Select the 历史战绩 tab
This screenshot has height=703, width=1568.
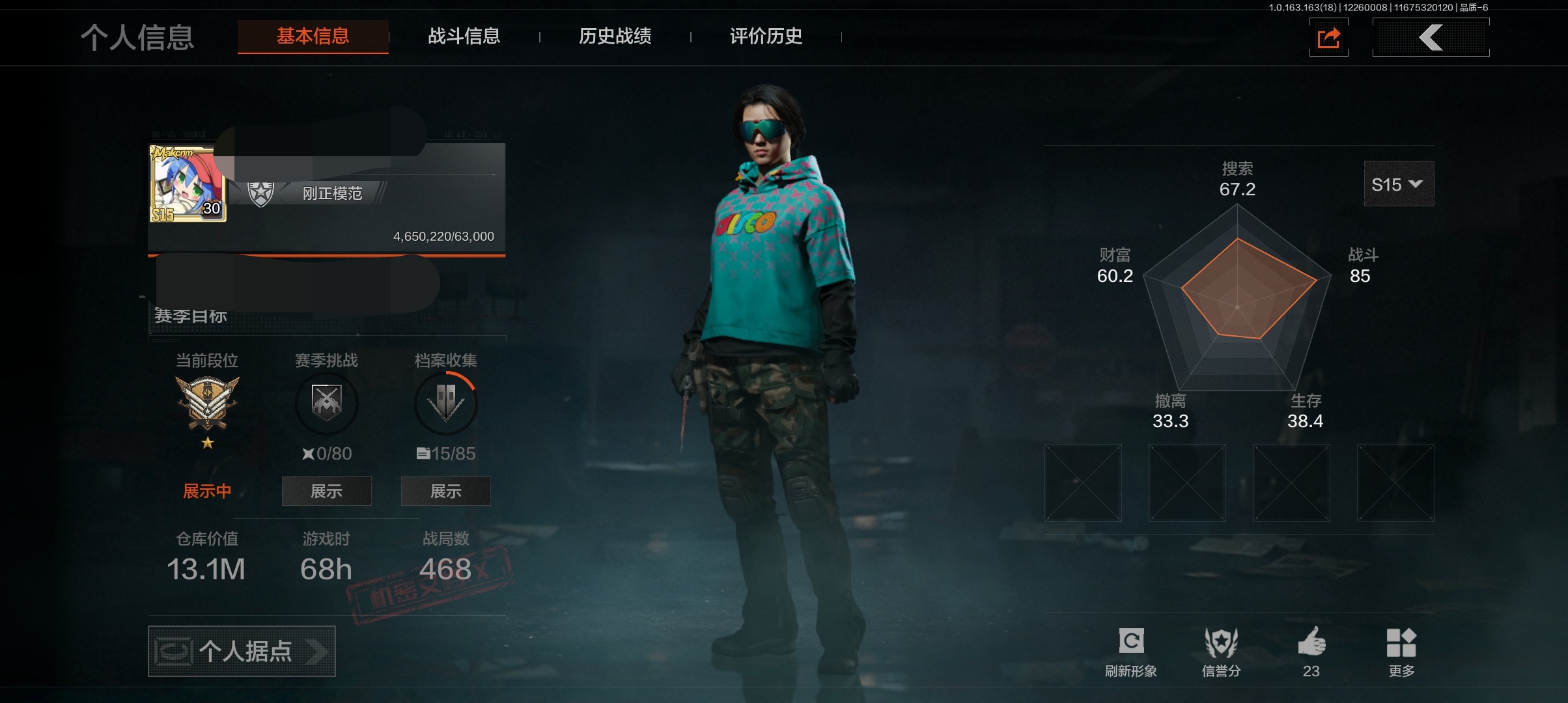pos(615,36)
